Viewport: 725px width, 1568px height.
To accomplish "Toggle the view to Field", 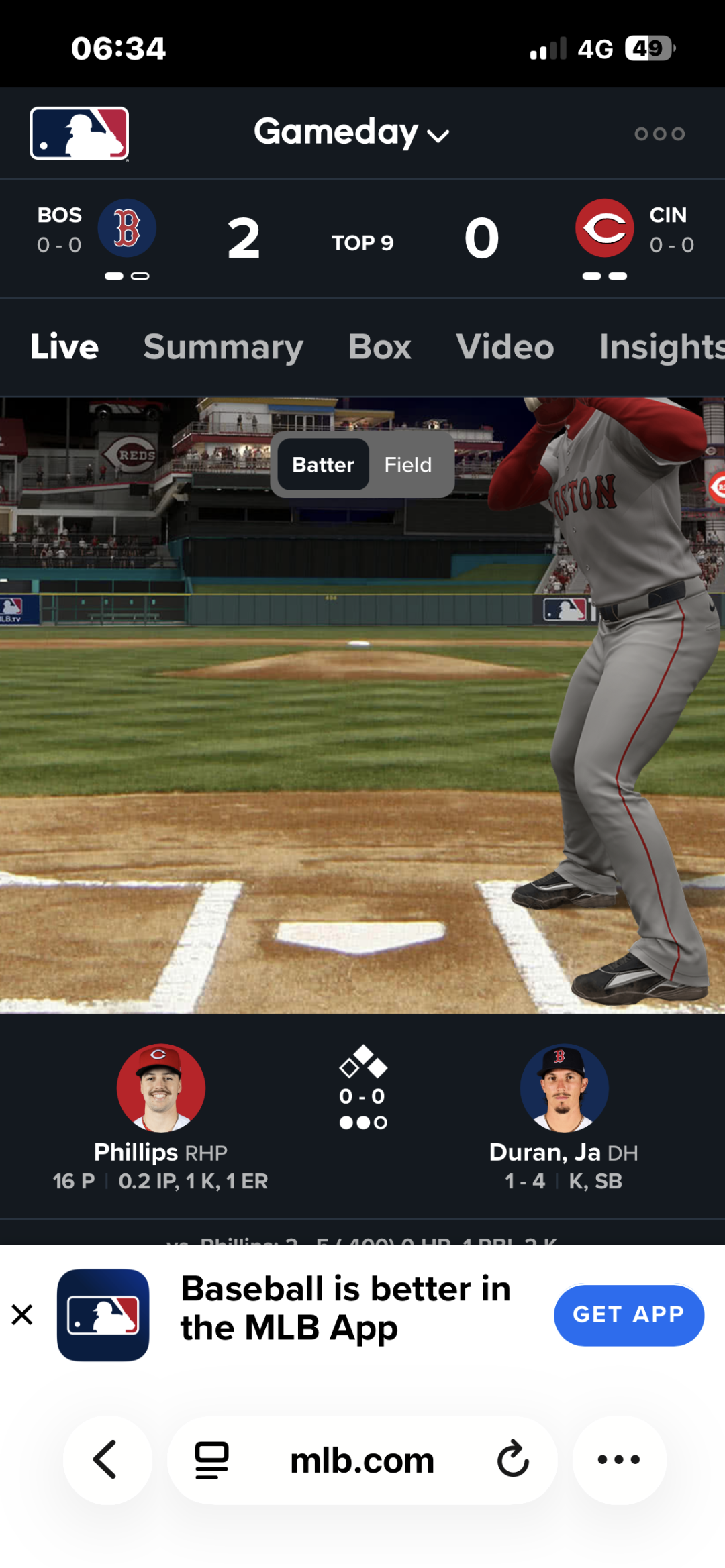I will coord(407,464).
